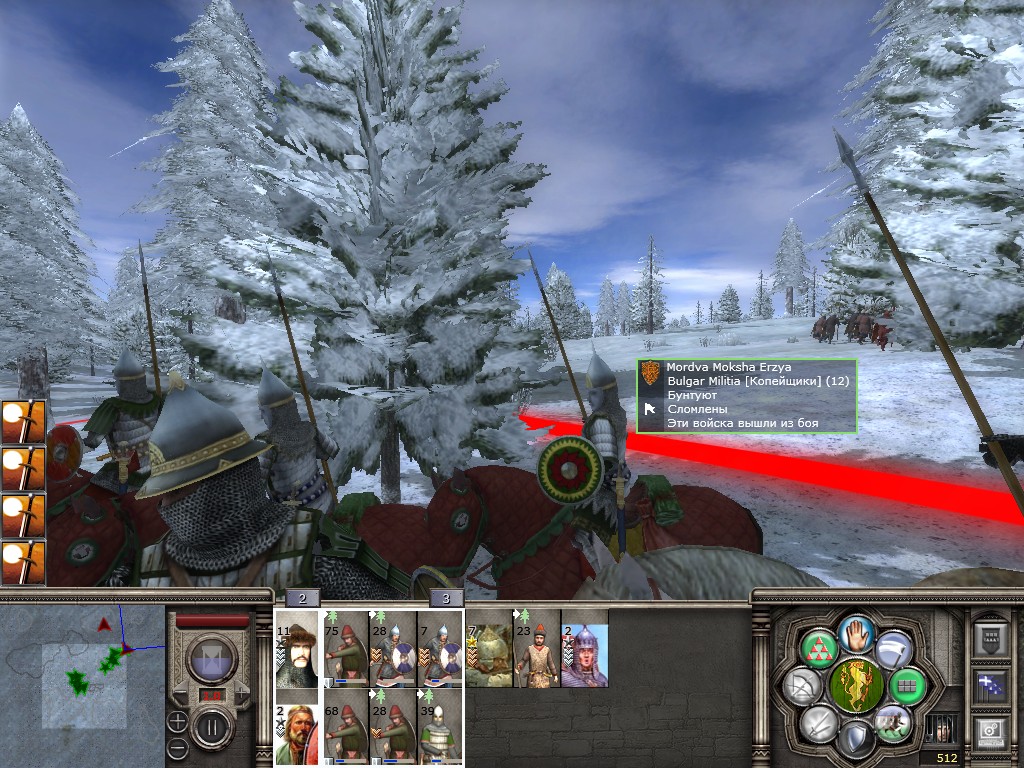Toggle guard mode shield button
Screen dimensions: 1024x768
(856, 738)
